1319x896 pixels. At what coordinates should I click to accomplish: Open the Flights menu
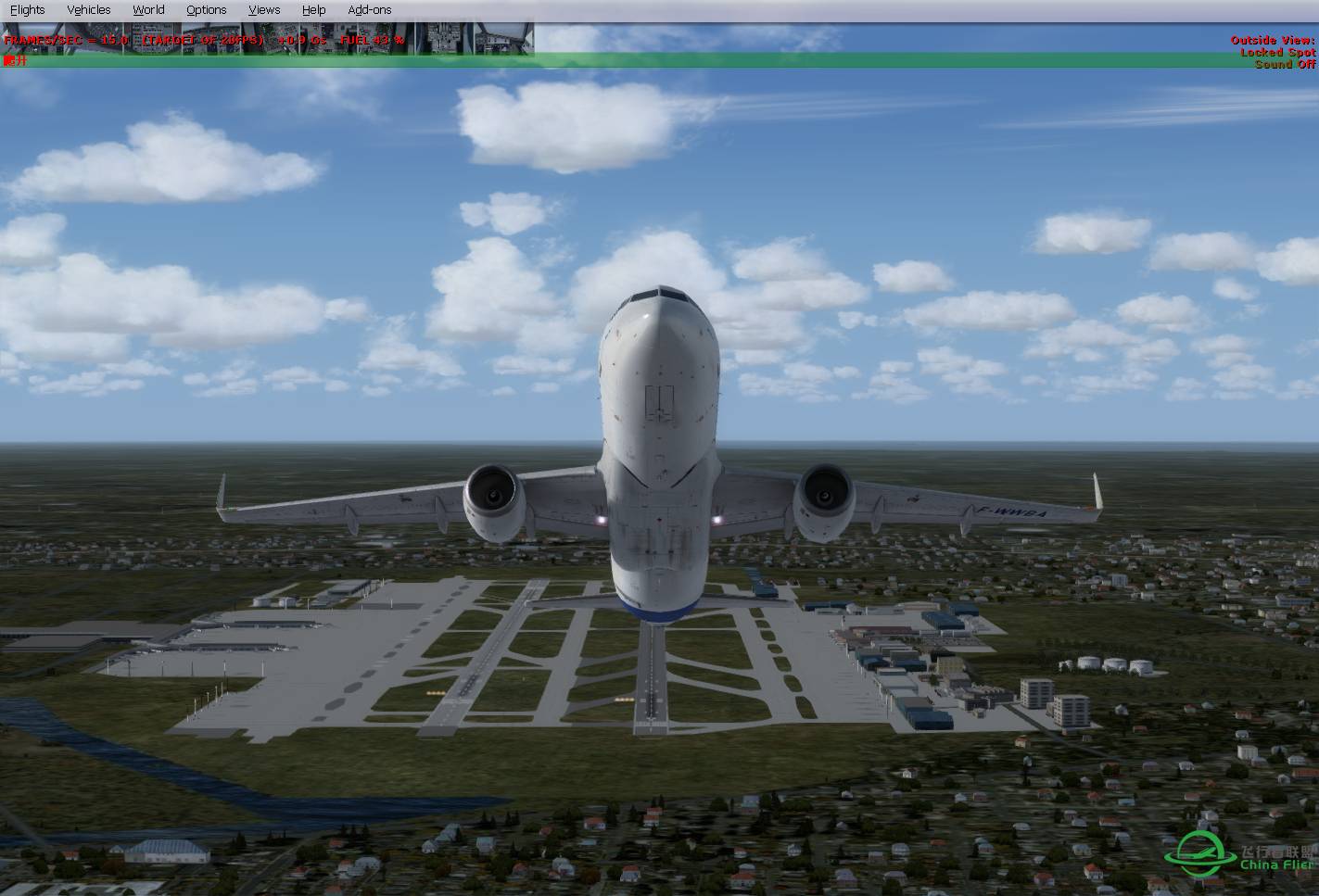[27, 9]
